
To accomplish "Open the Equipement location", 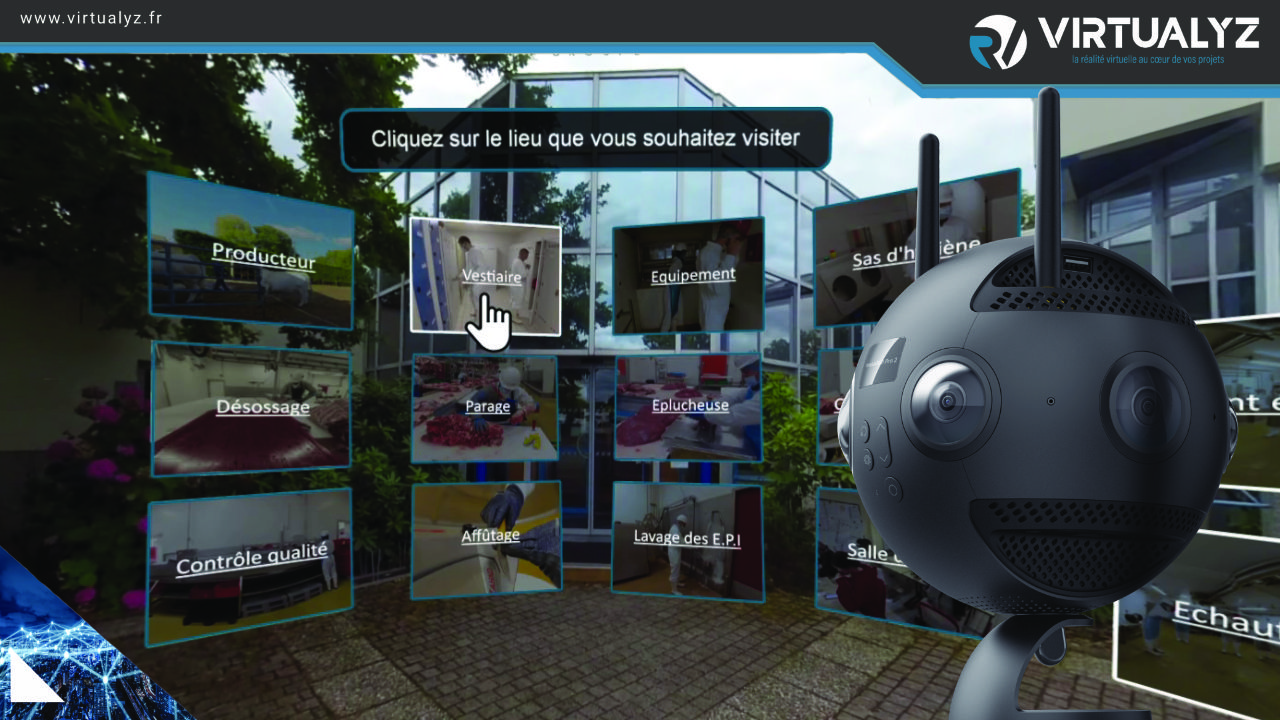I will pyautogui.click(x=688, y=275).
